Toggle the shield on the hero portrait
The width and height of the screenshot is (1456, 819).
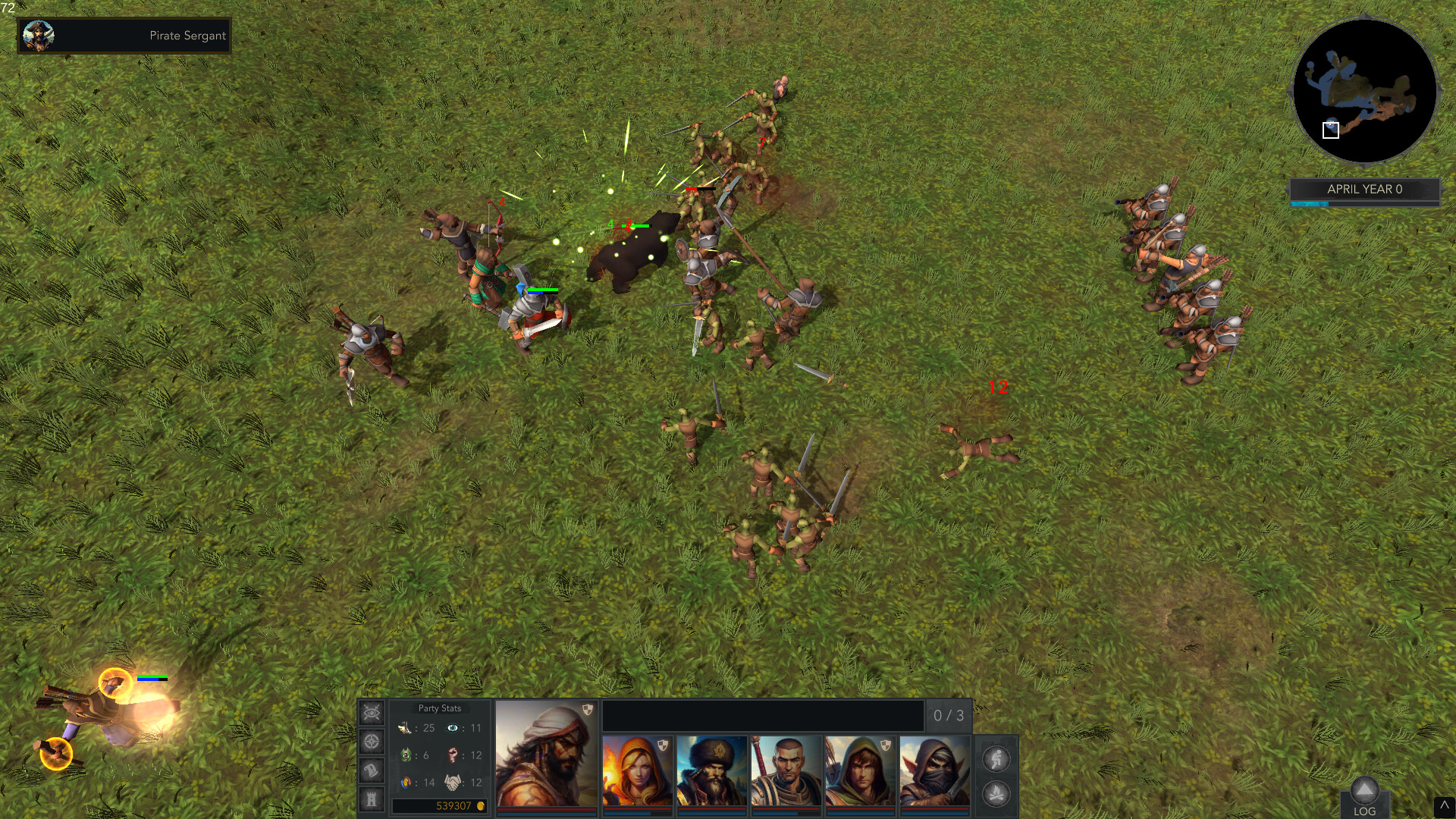coord(587,709)
